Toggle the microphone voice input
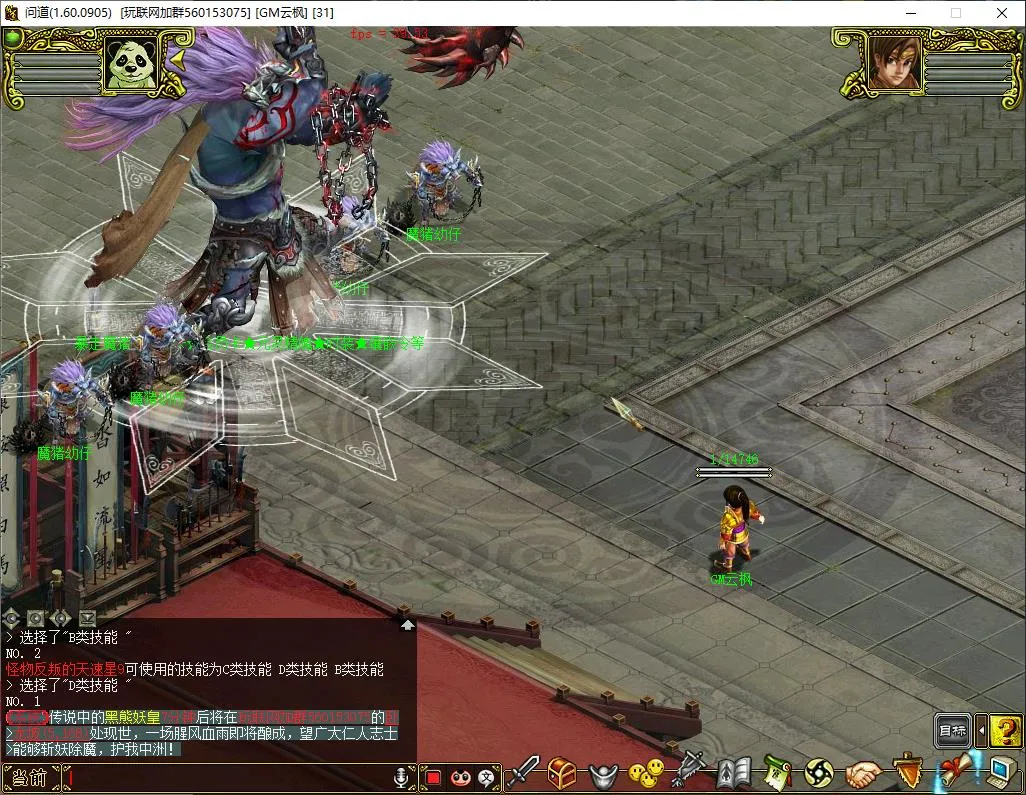1026x795 pixels. 402,777
